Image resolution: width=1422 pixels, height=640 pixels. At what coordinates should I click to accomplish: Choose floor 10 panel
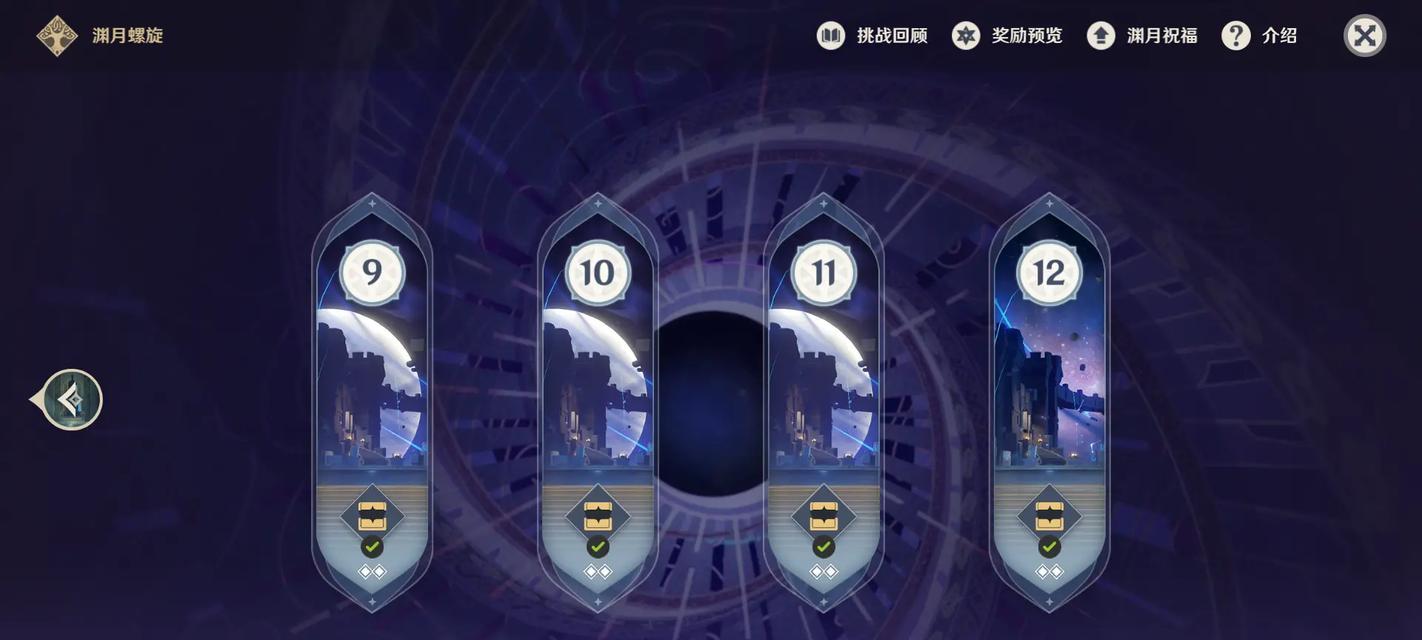pos(598,390)
